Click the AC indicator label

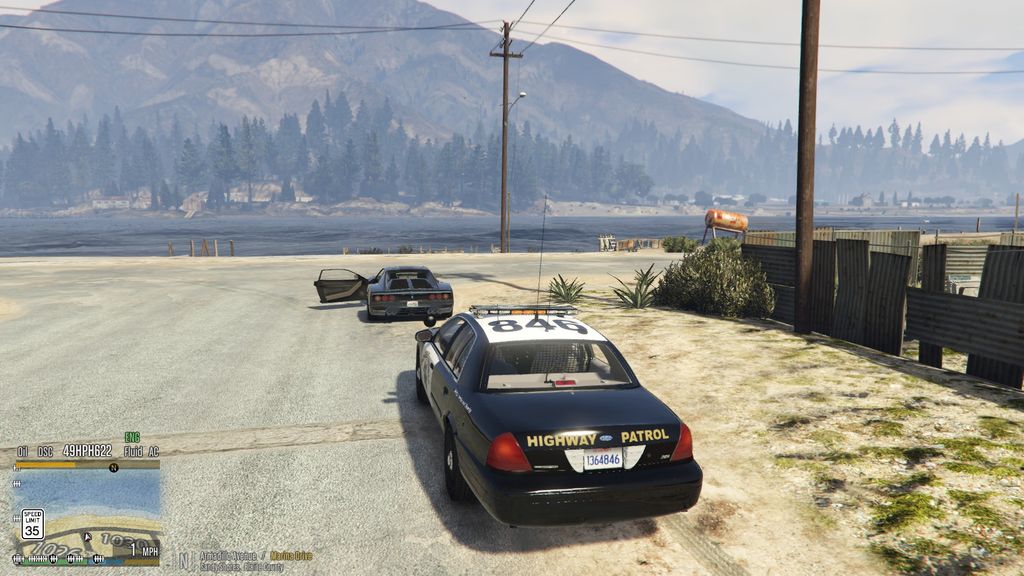[x=153, y=451]
